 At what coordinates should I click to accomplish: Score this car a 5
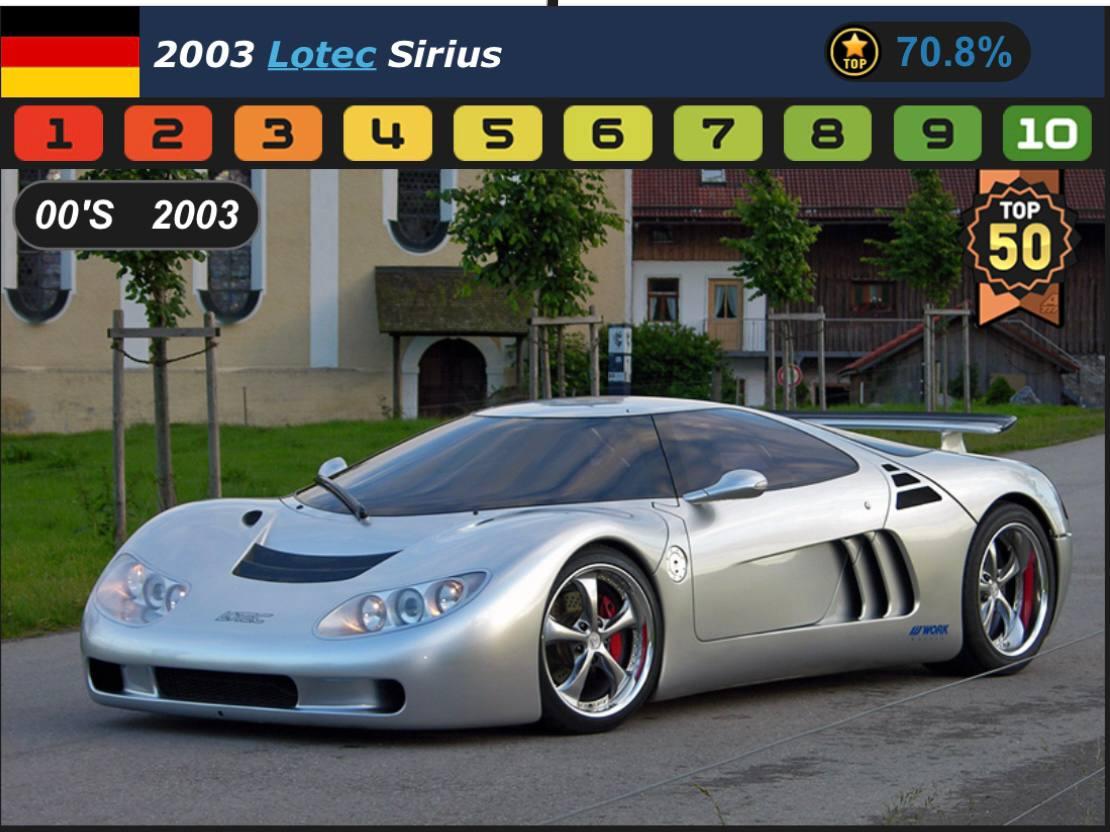[x=498, y=134]
